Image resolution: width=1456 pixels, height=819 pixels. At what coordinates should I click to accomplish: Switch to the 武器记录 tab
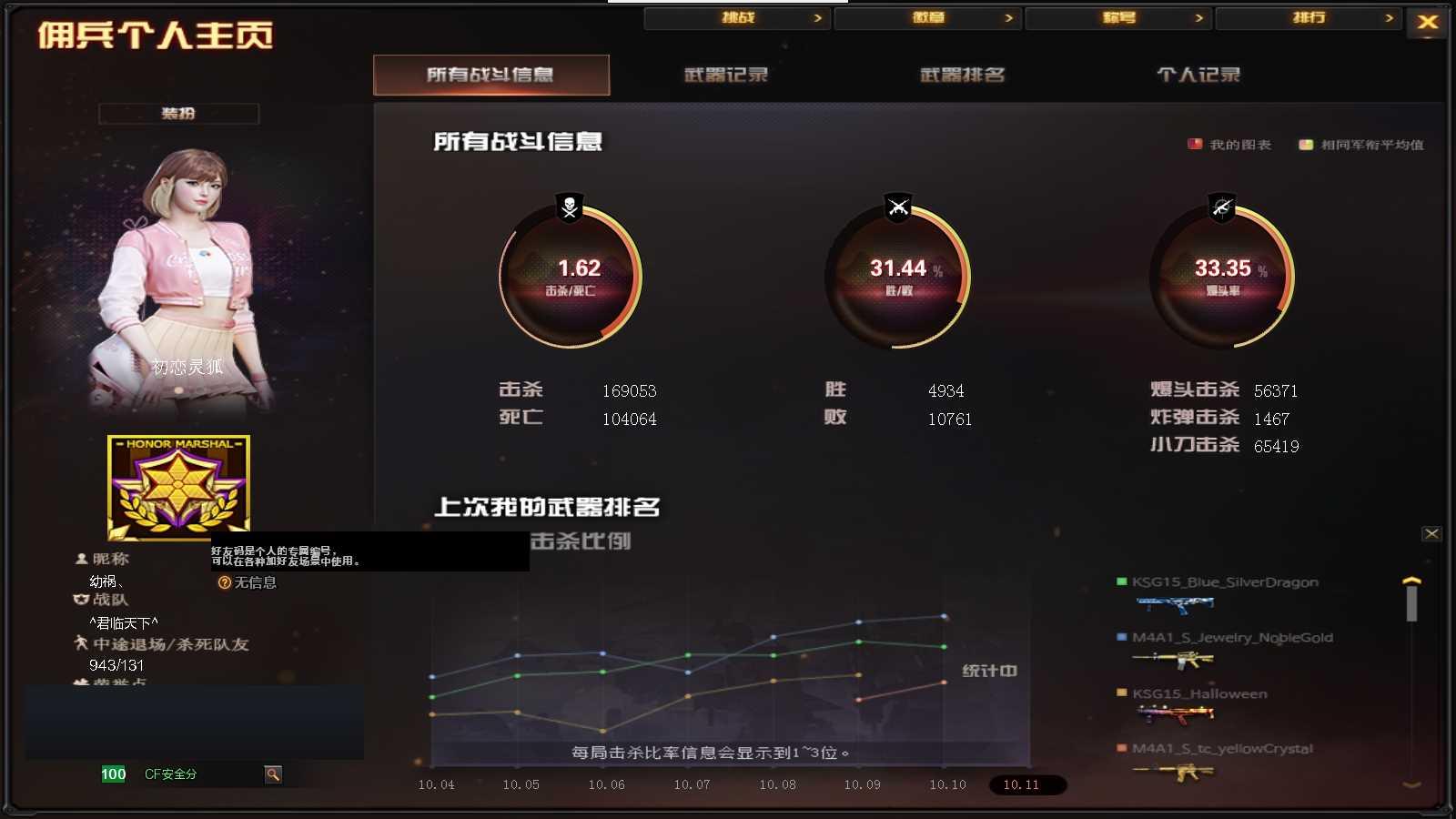click(725, 75)
